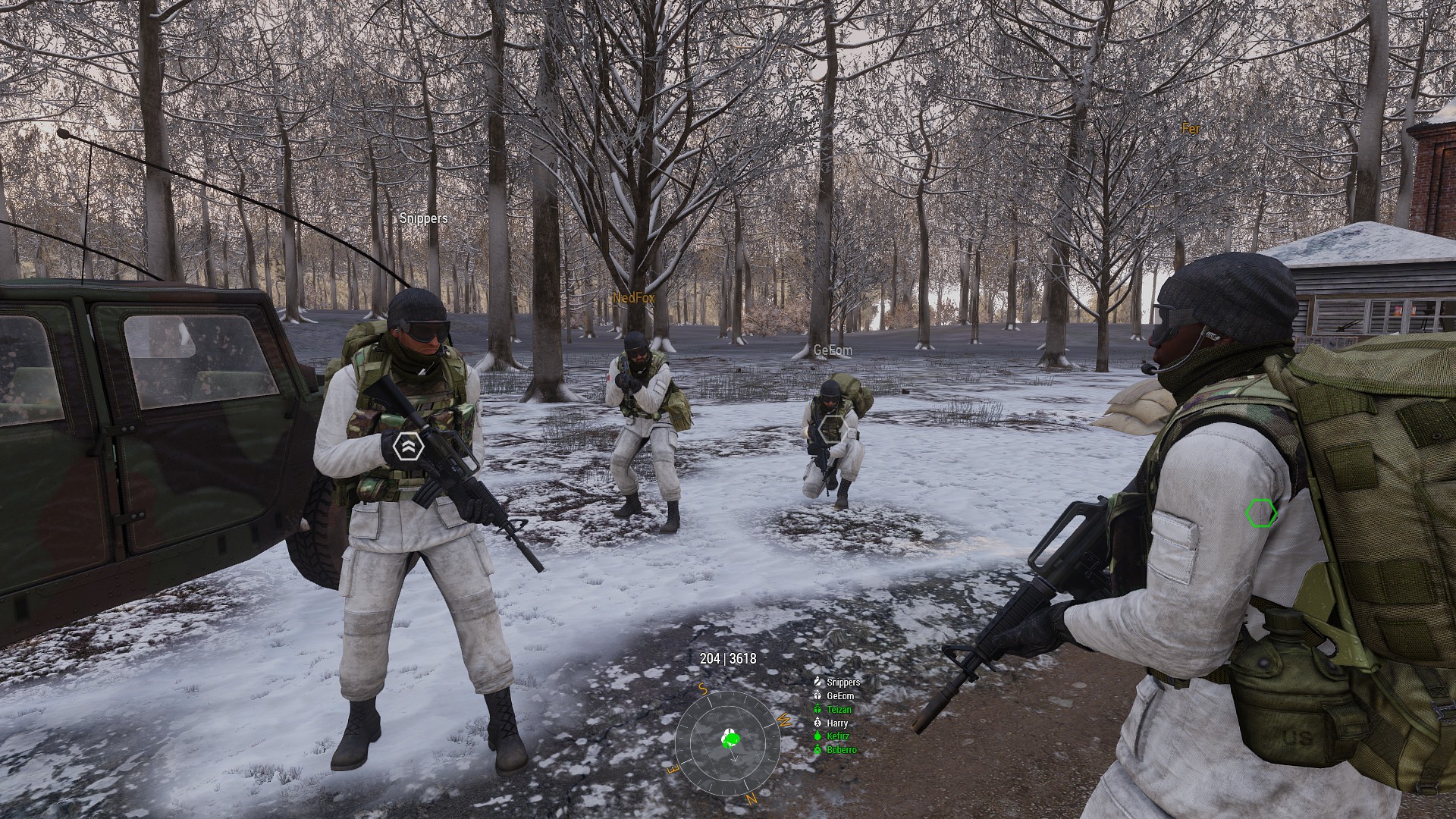Select Snippers in the squad list
Screen dimensions: 1456x819
[x=843, y=682]
